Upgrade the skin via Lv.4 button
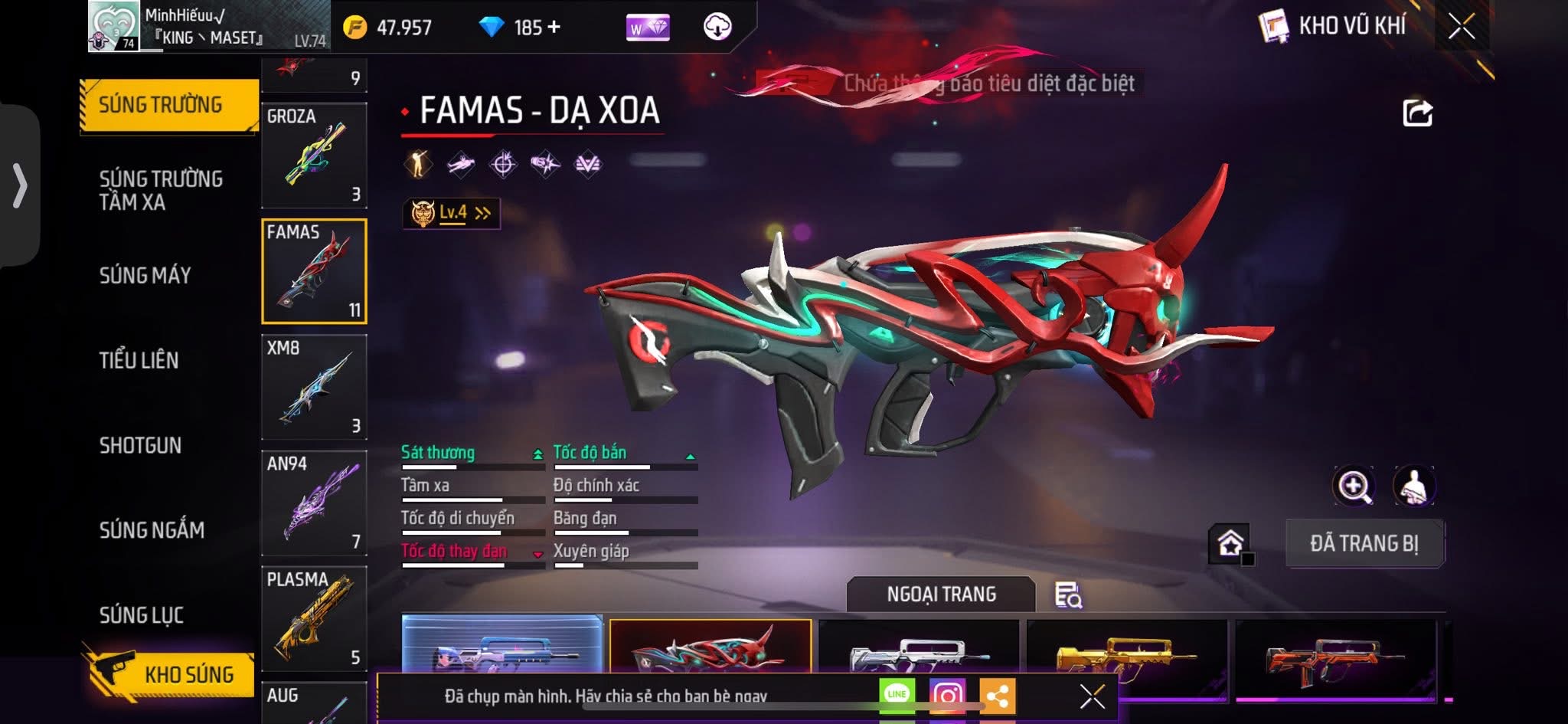1568x724 pixels. (452, 213)
